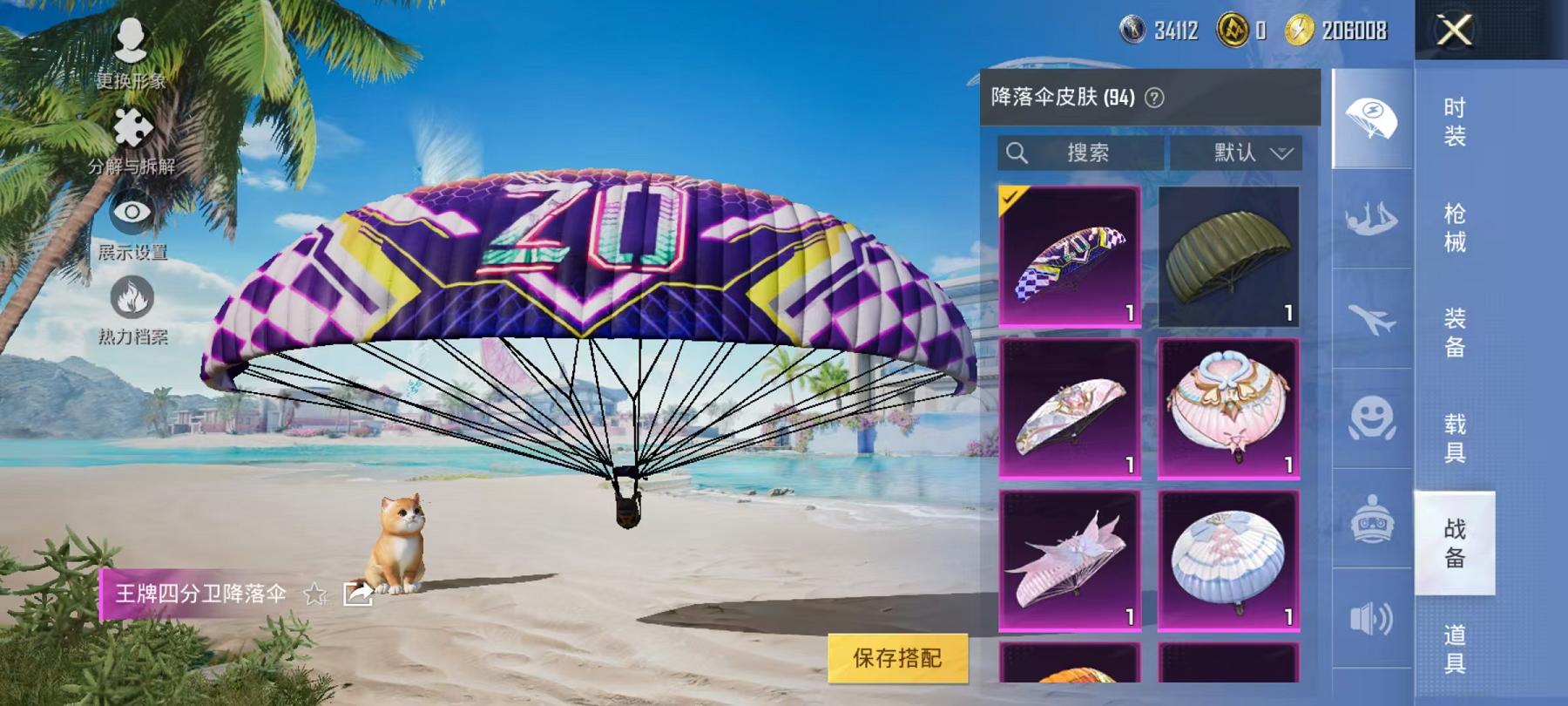The image size is (1568, 706).
Task: Open the 热力档案 flame icon
Action: (131, 297)
